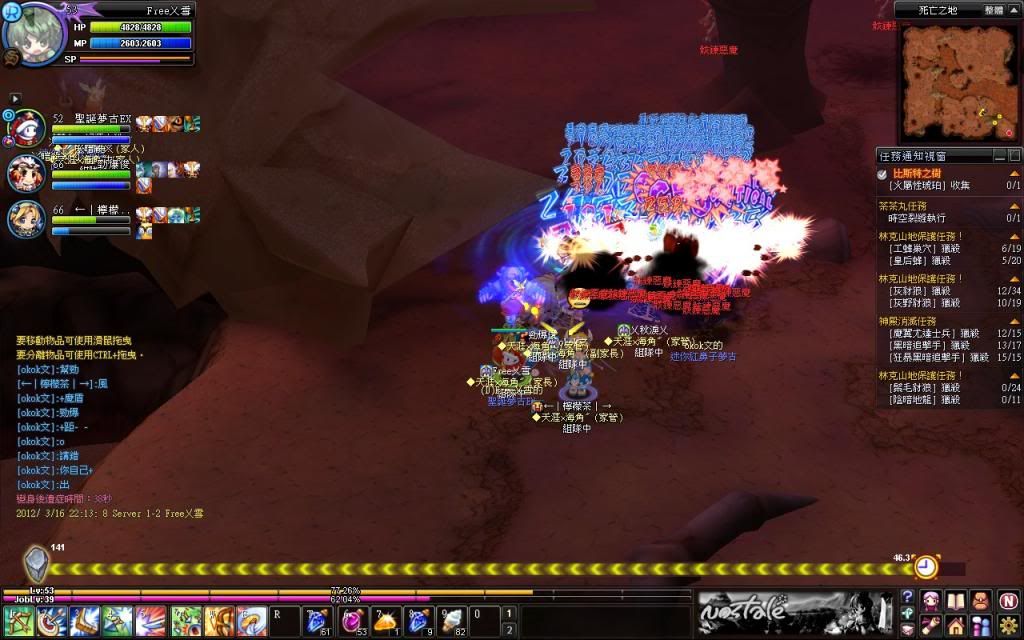
Task: Switch to hotbar page 1
Action: click(509, 613)
